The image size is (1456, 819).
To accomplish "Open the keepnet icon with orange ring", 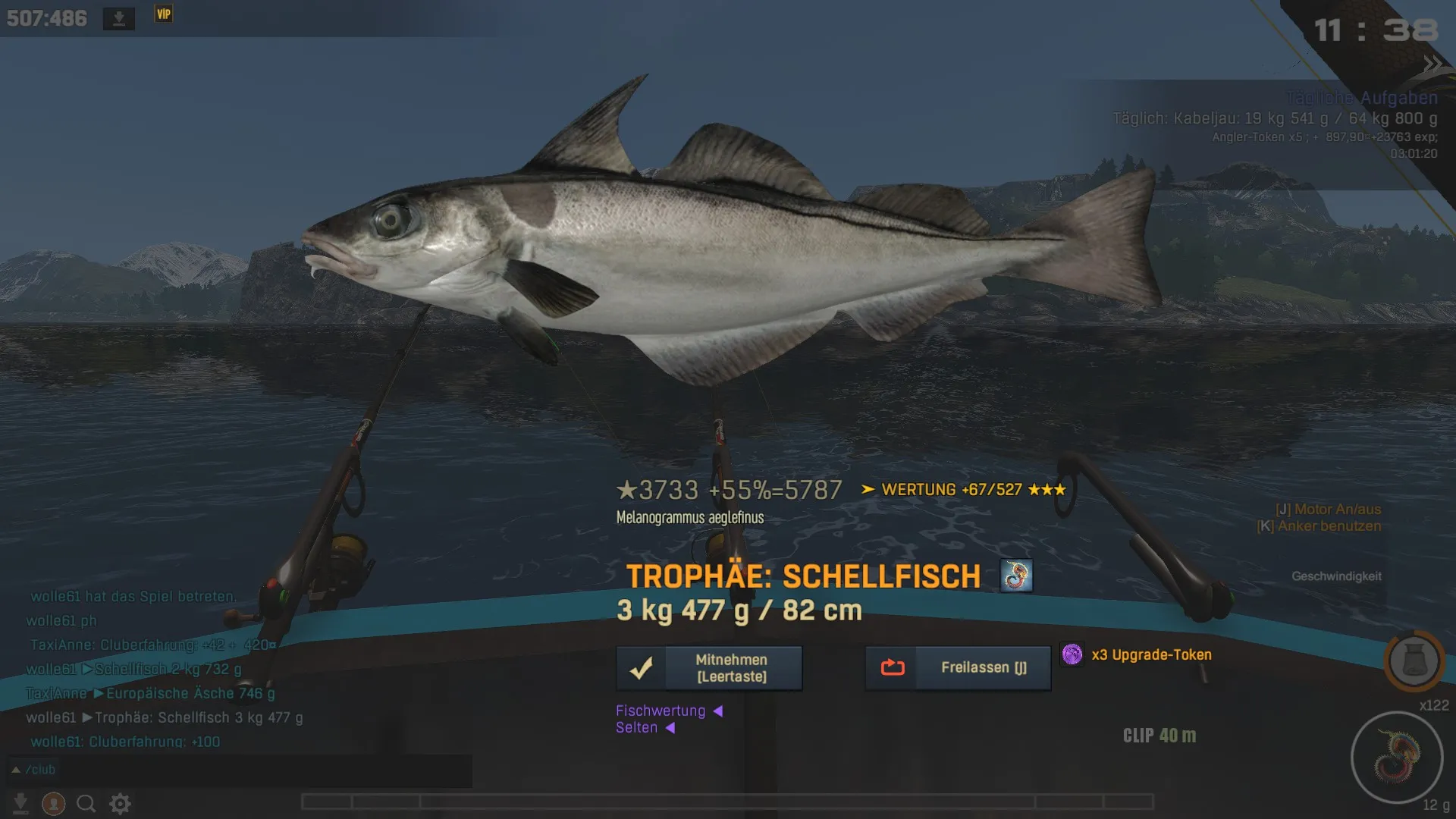I will (x=1414, y=661).
